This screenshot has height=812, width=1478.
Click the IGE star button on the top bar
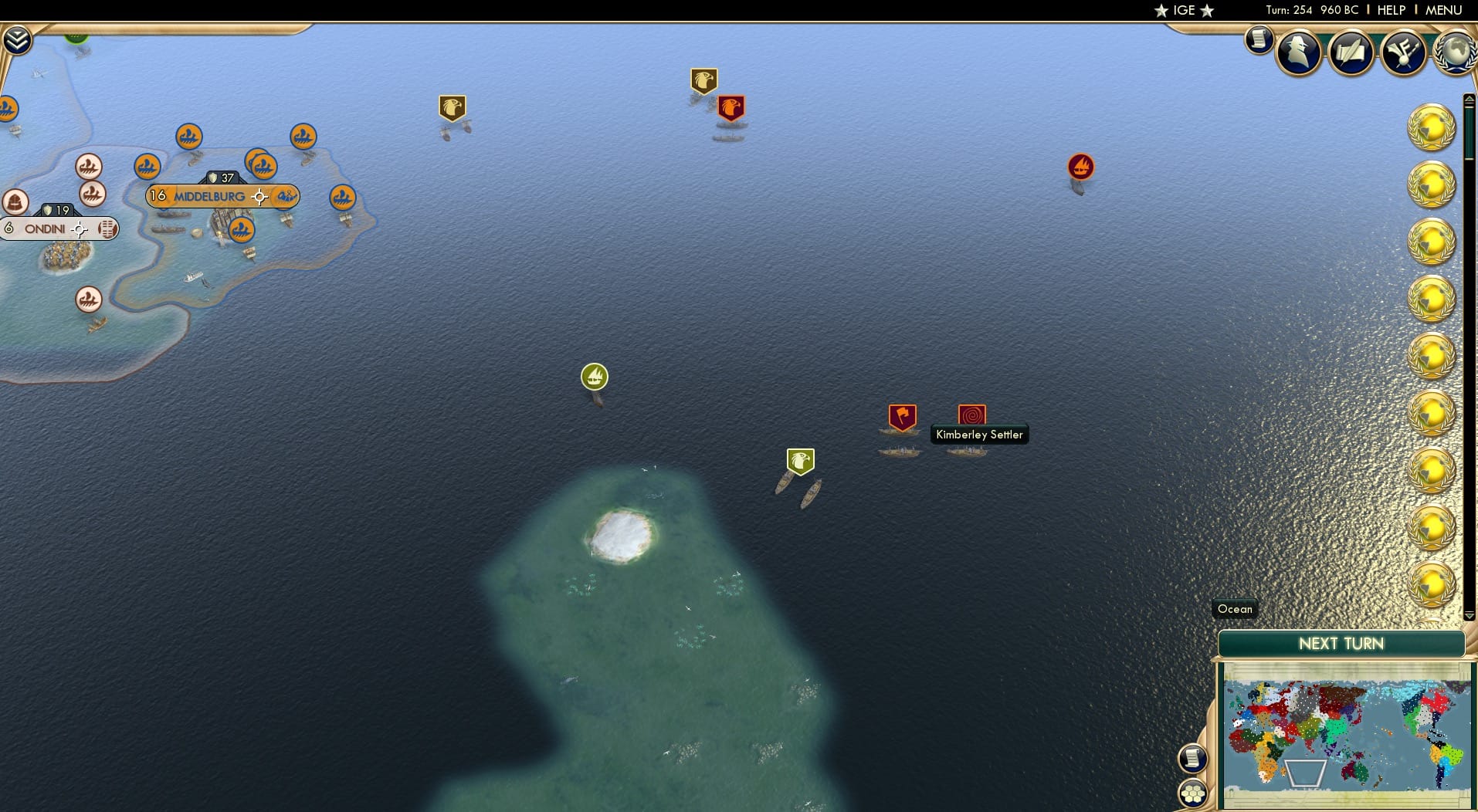pyautogui.click(x=1181, y=11)
